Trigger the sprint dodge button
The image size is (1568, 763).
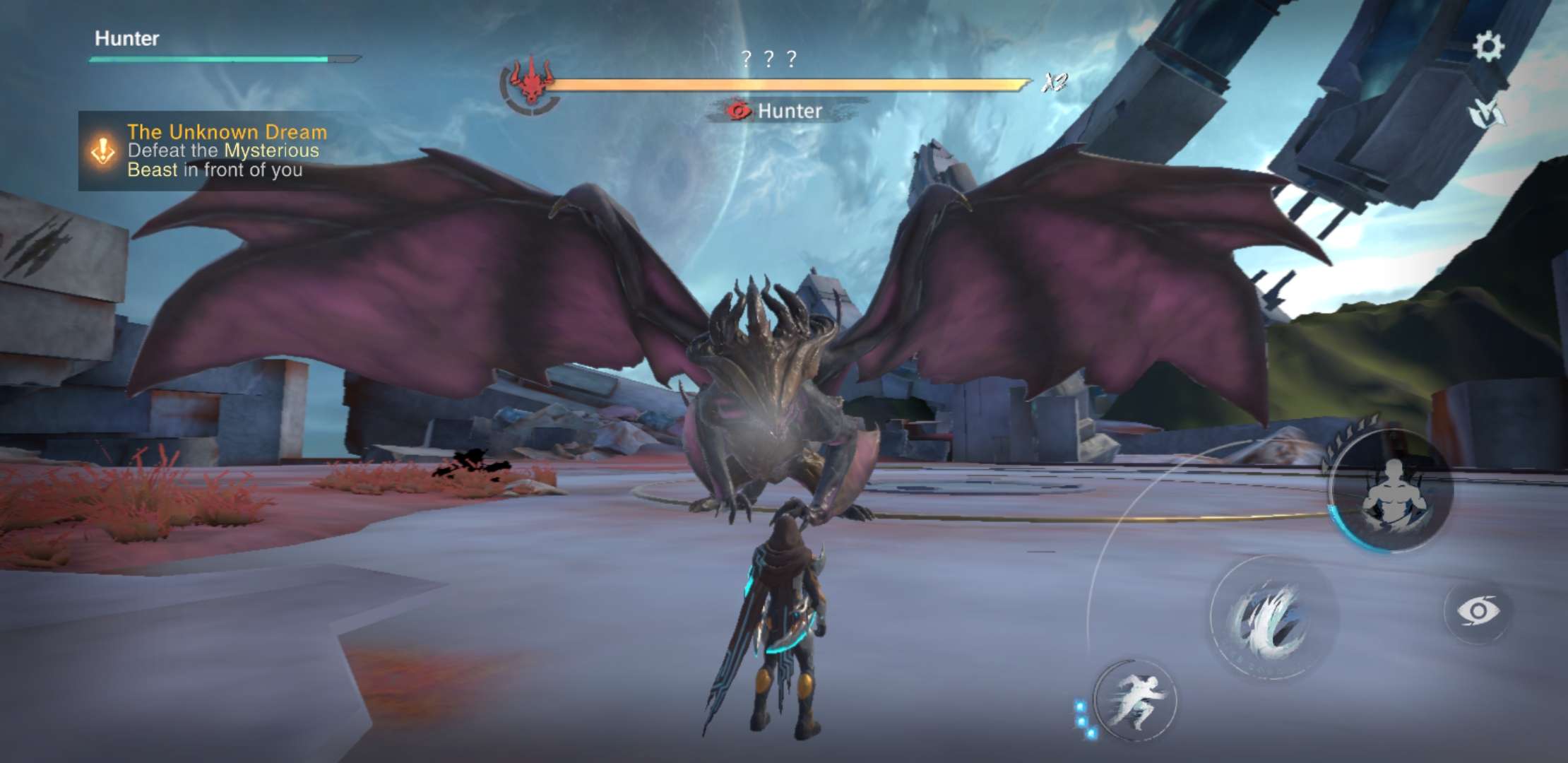[1135, 700]
